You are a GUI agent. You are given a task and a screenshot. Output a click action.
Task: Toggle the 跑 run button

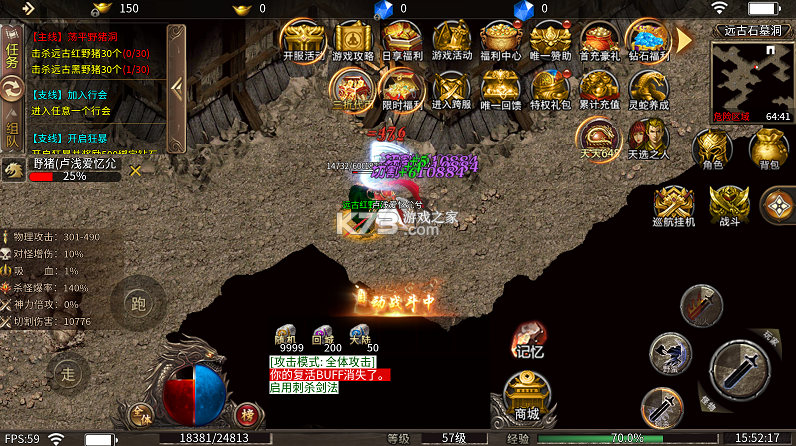click(x=139, y=304)
